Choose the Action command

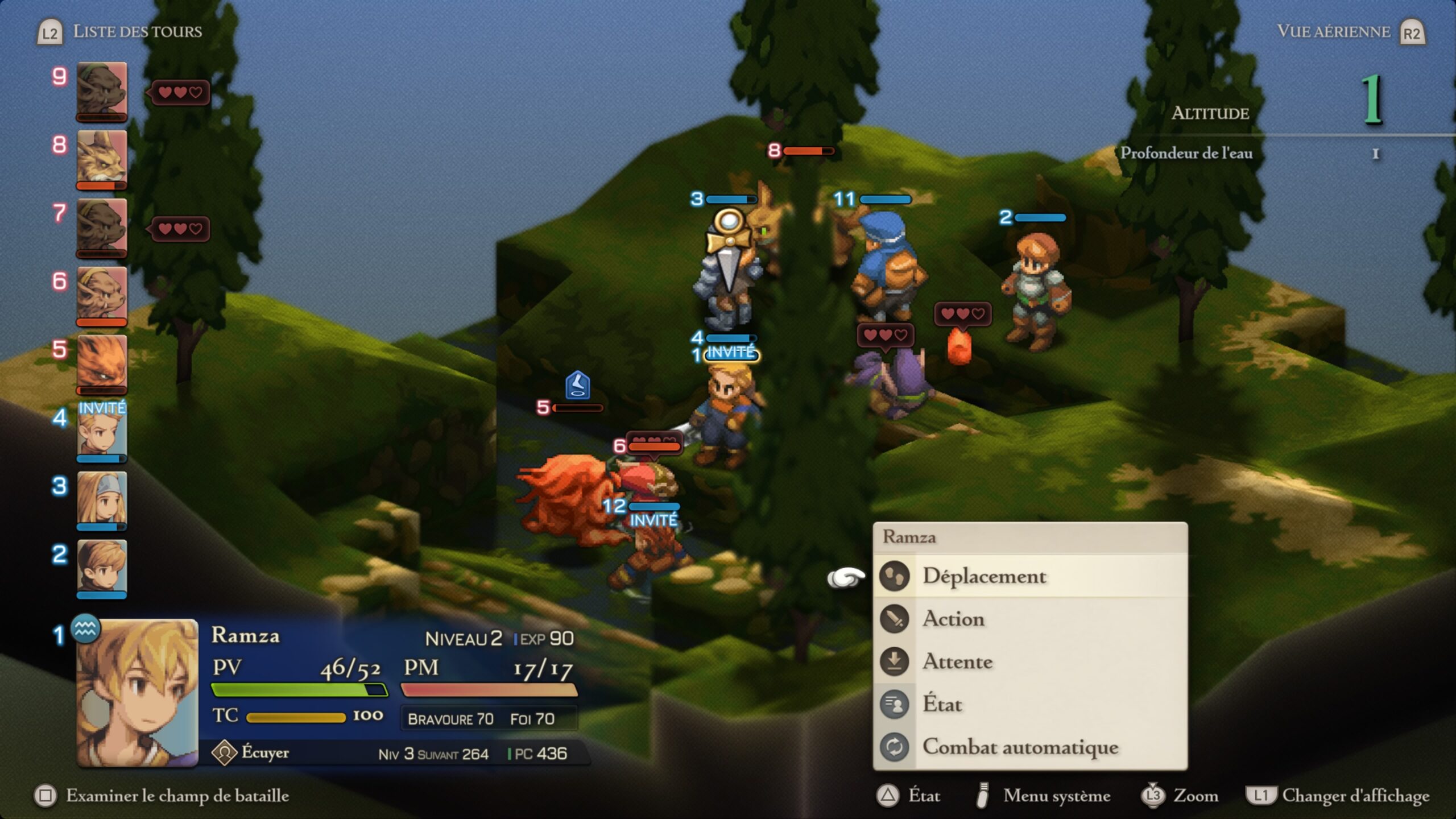[953, 619]
